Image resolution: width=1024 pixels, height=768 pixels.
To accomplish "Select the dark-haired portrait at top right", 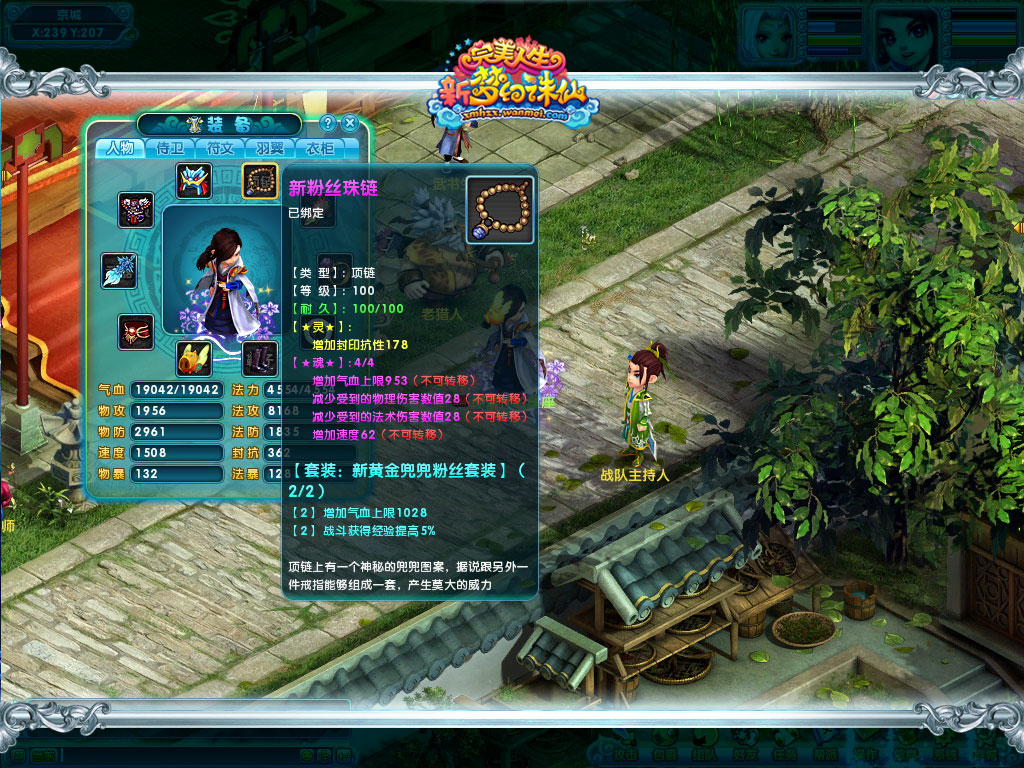I will pyautogui.click(x=905, y=35).
